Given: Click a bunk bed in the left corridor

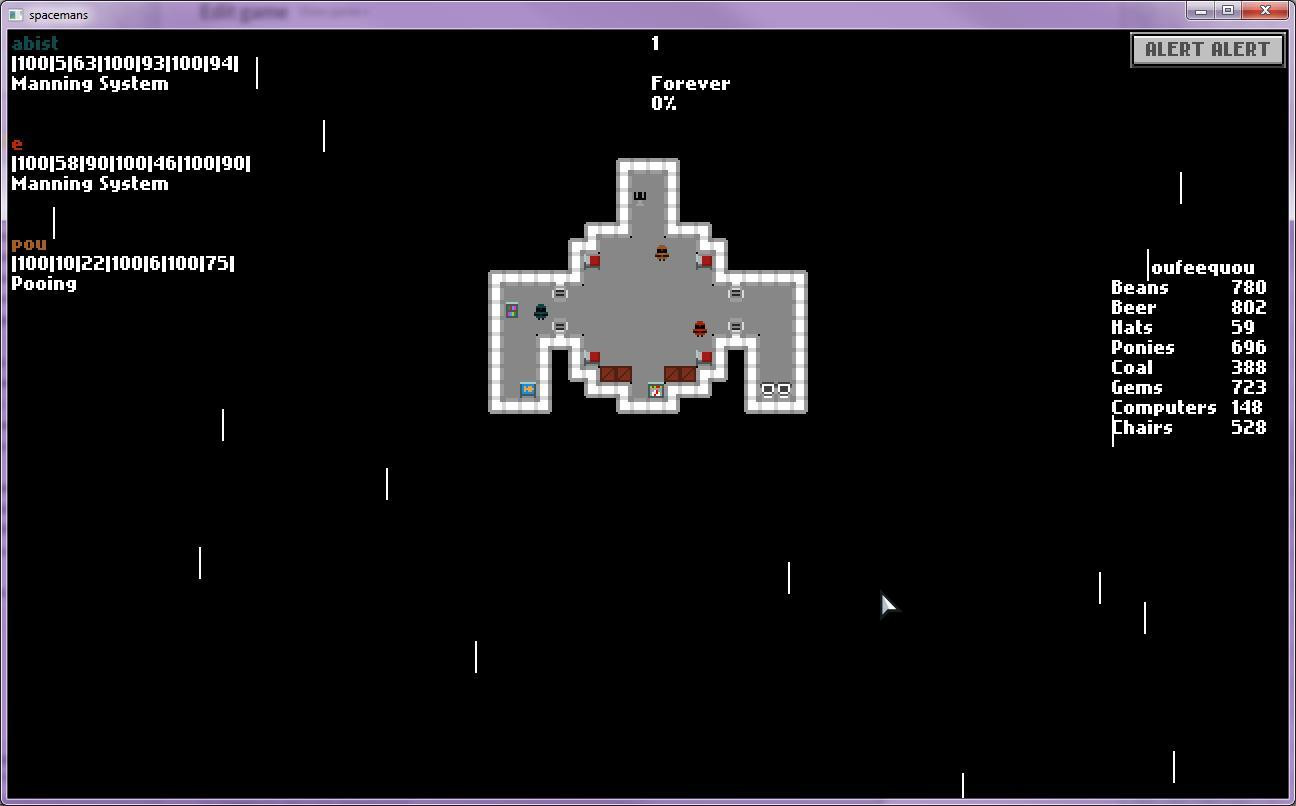Looking at the screenshot, I should coord(560,294).
